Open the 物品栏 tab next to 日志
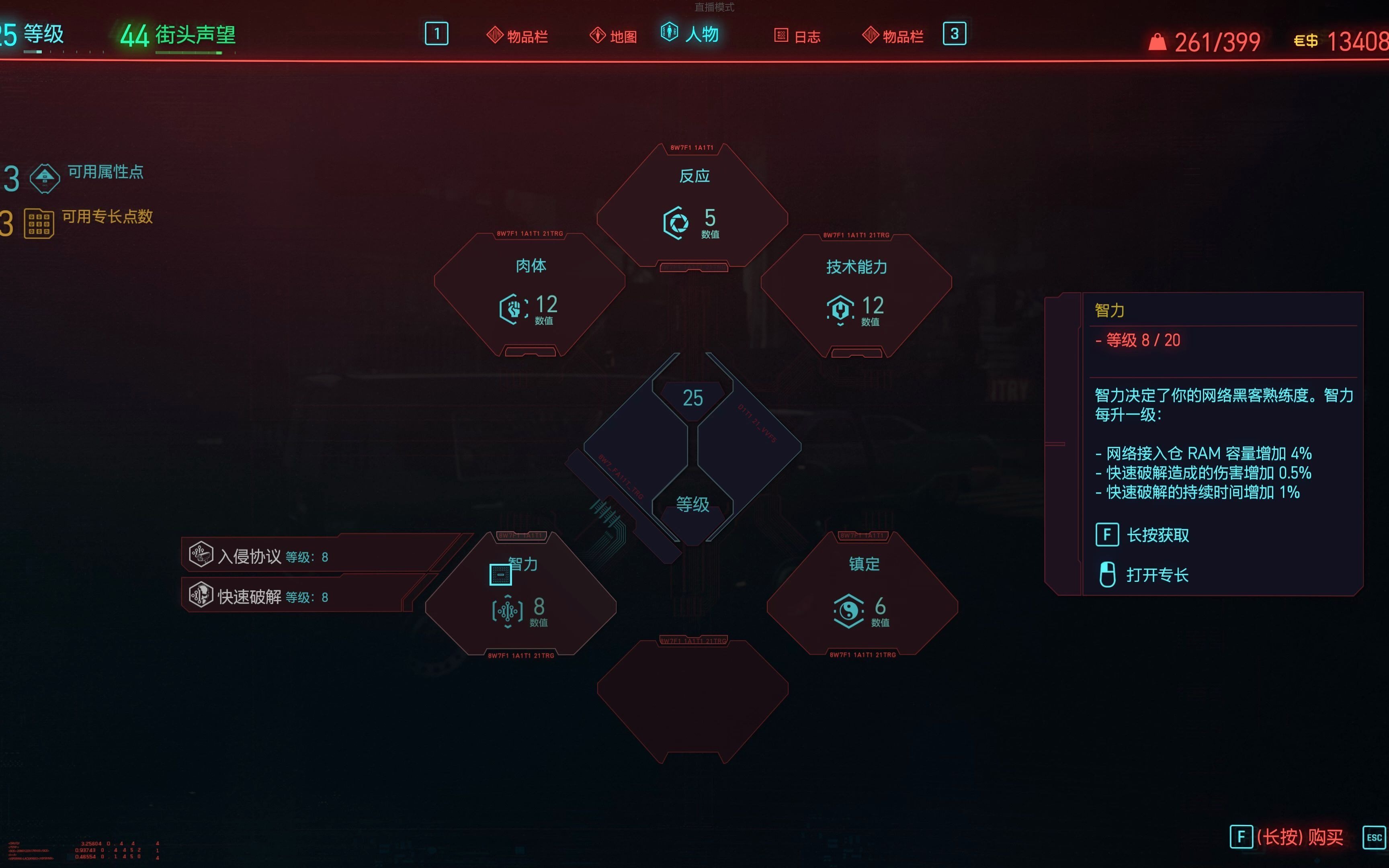The width and height of the screenshot is (1389, 868). (893, 36)
